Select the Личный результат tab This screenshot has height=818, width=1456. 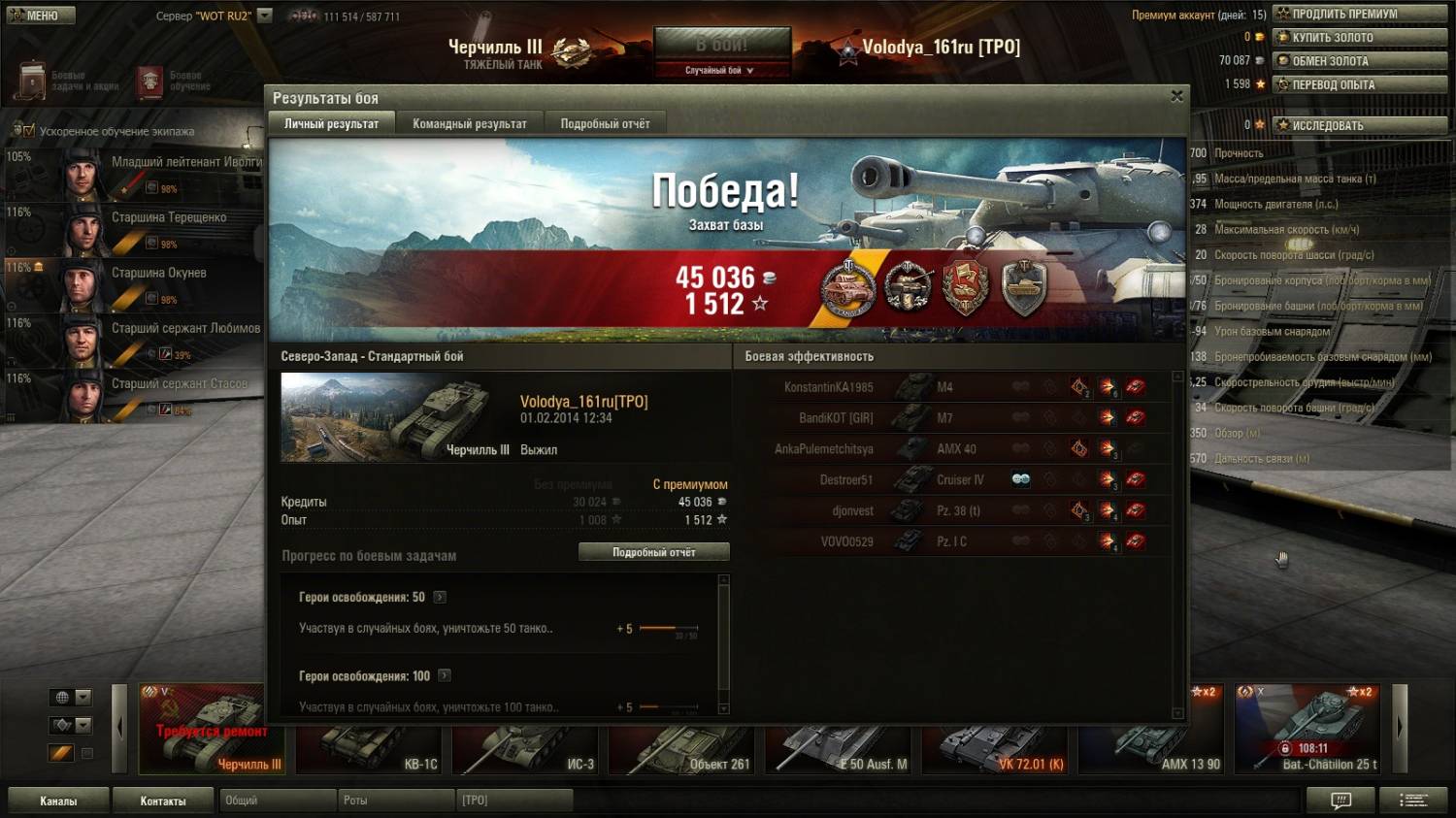pos(331,124)
